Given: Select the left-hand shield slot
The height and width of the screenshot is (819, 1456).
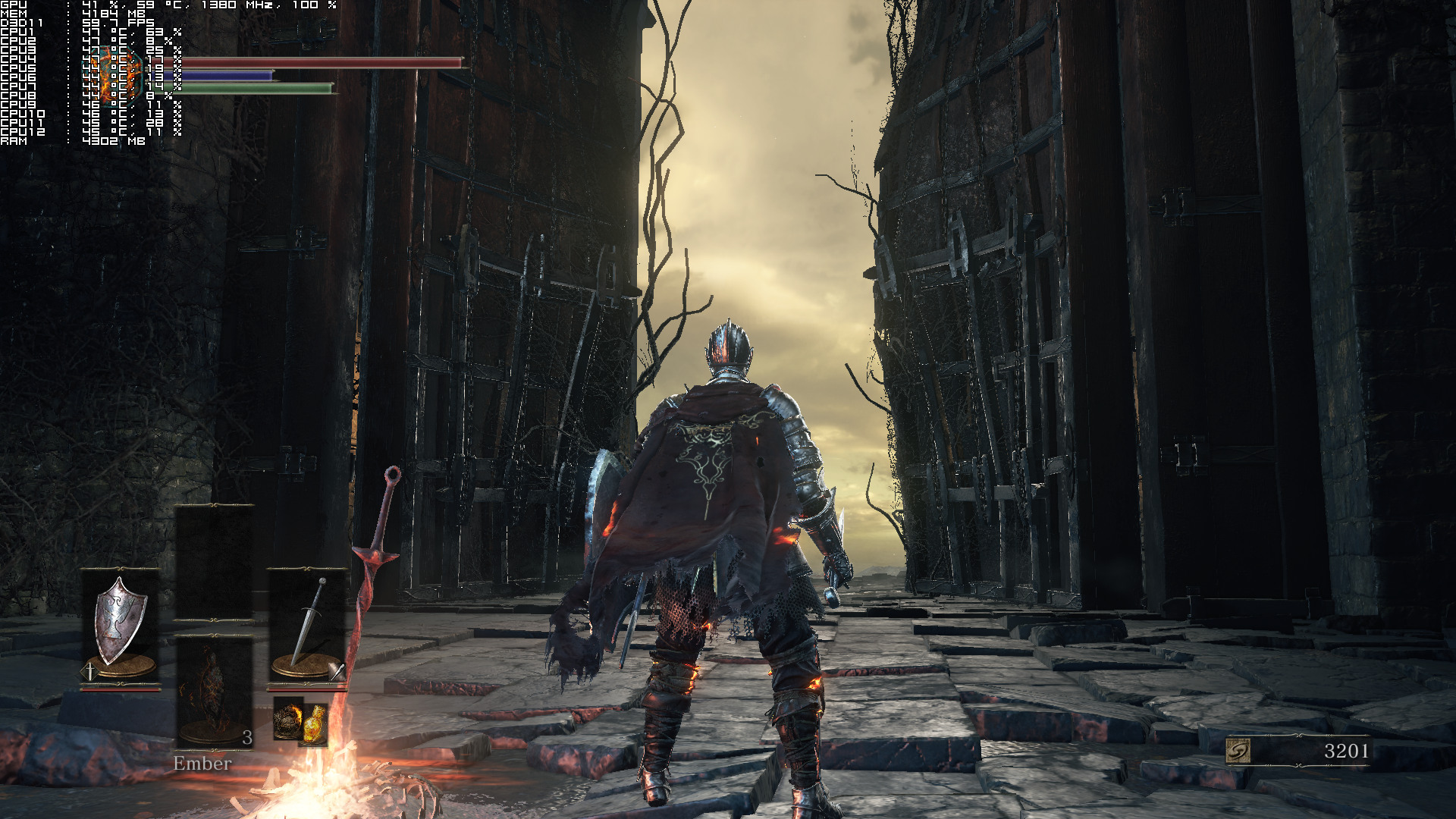Looking at the screenshot, I should coord(121,626).
